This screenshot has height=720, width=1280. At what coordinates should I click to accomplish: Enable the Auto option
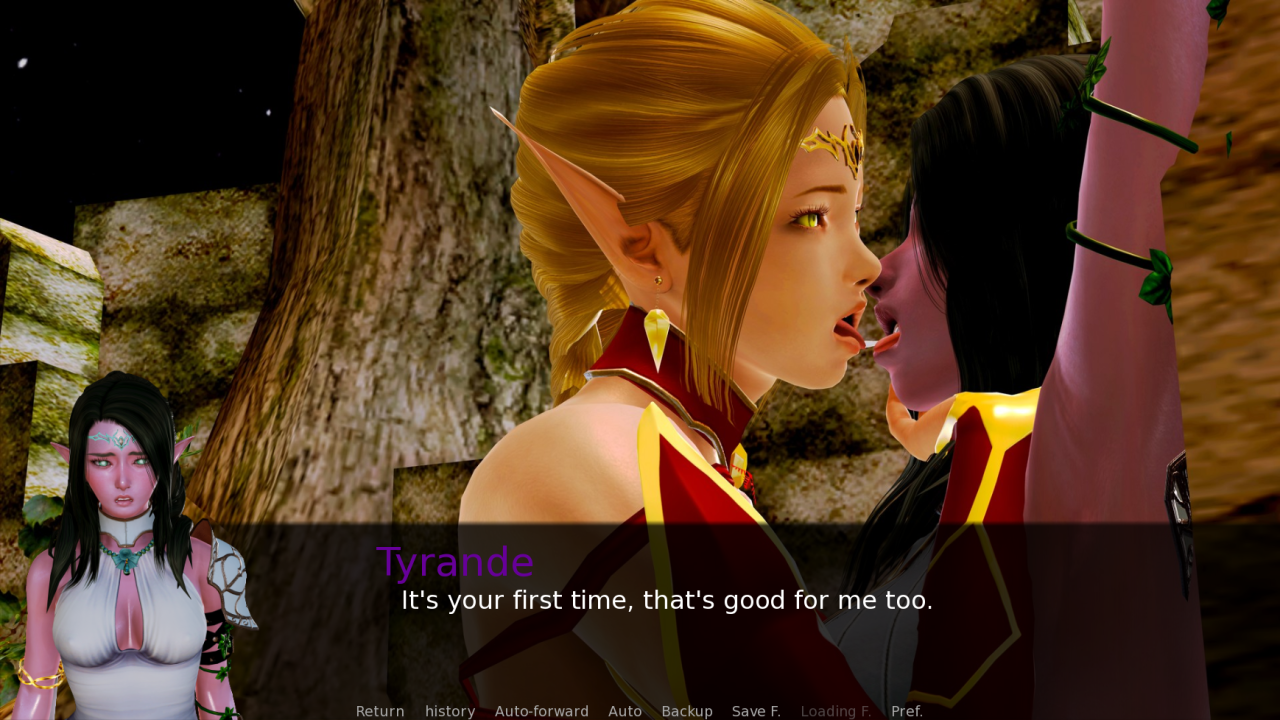click(x=625, y=711)
